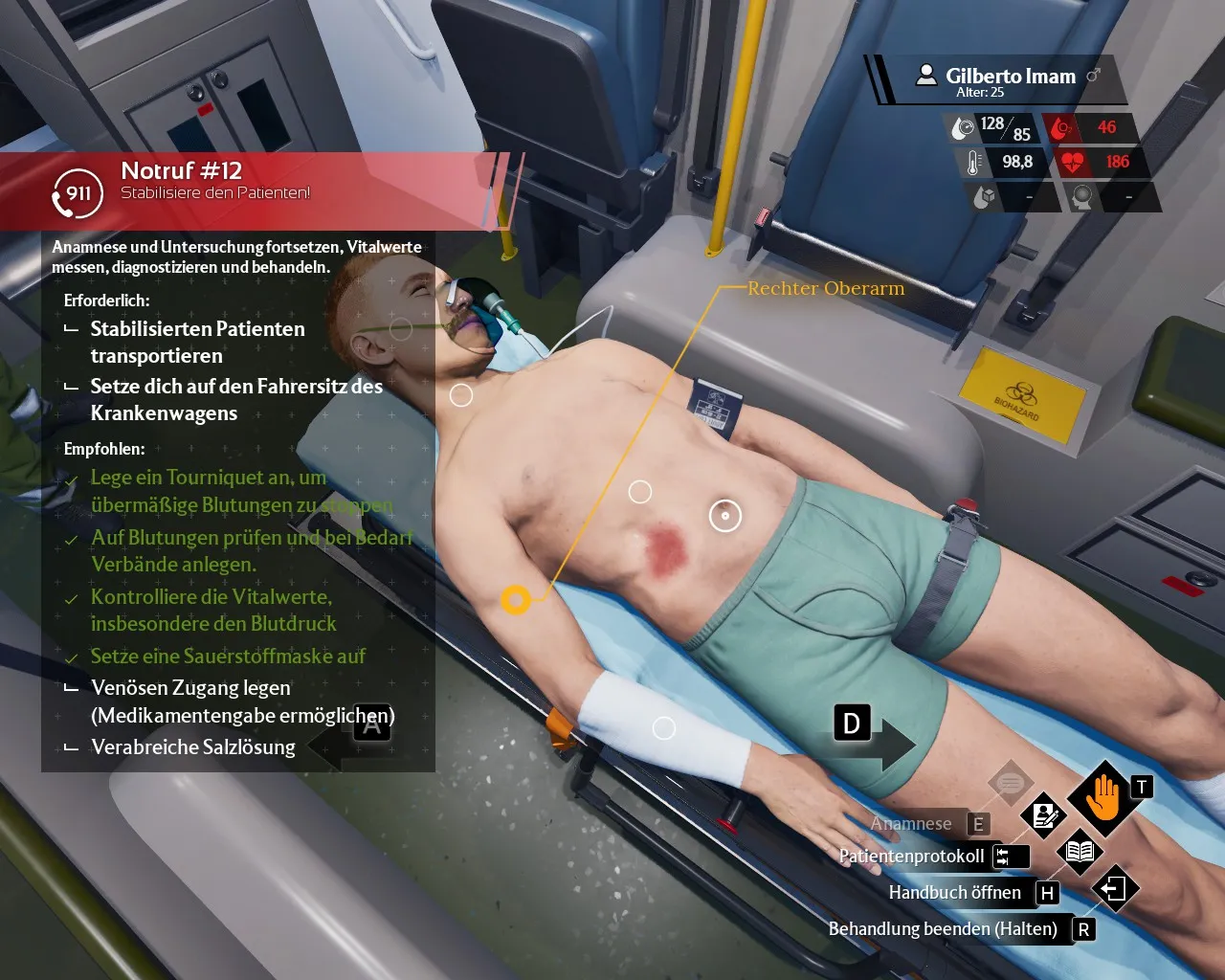Choose the circle on the bandaged forearm

(664, 728)
